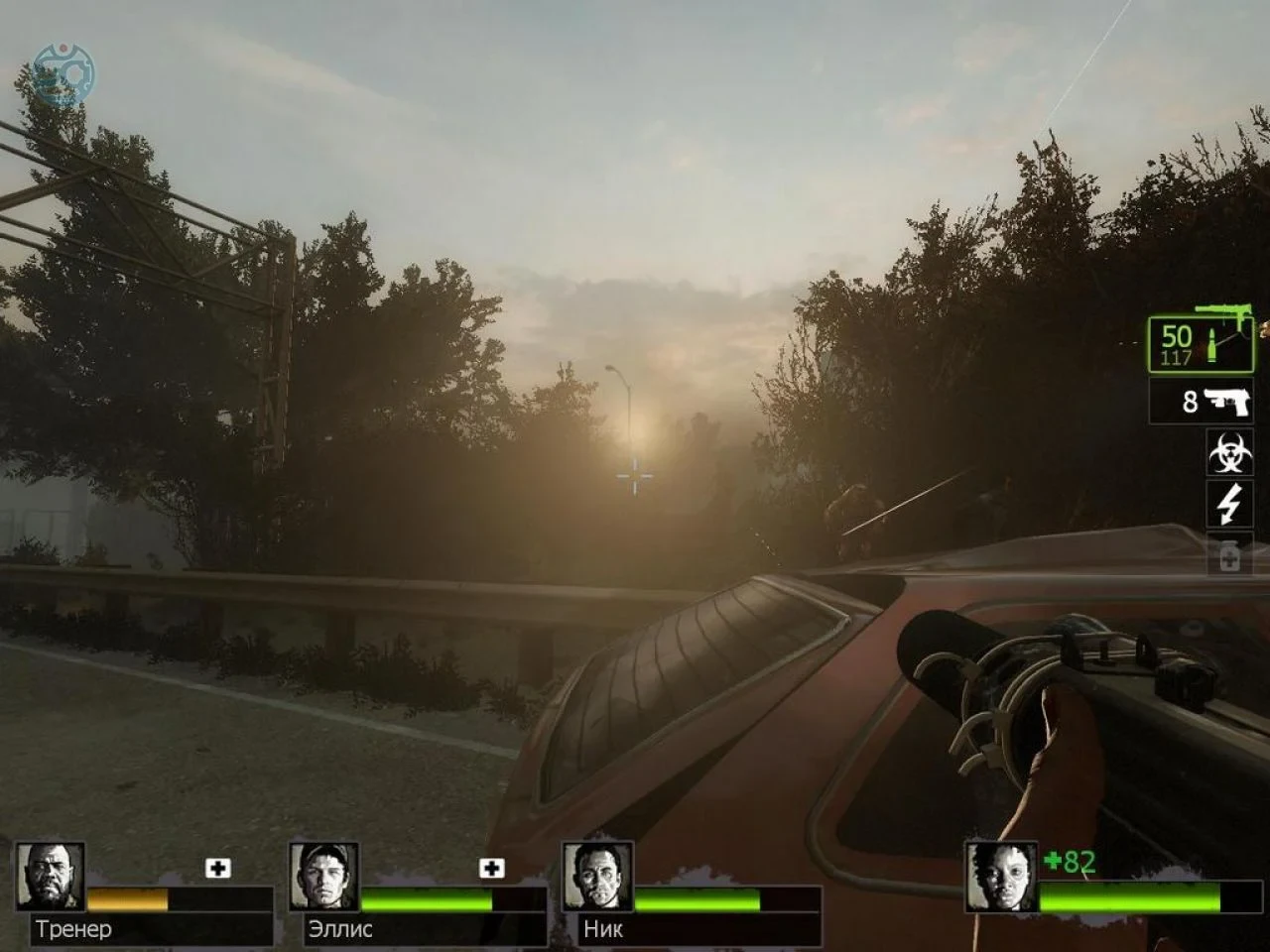This screenshot has height=952, width=1270.
Task: Click your own survivor portrait
Action: pos(1001,877)
